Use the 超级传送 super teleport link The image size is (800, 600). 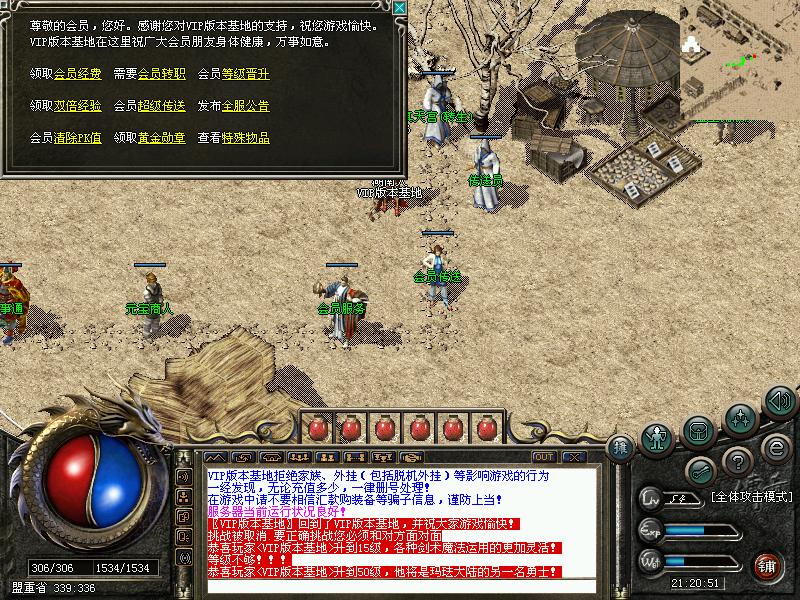click(x=161, y=106)
